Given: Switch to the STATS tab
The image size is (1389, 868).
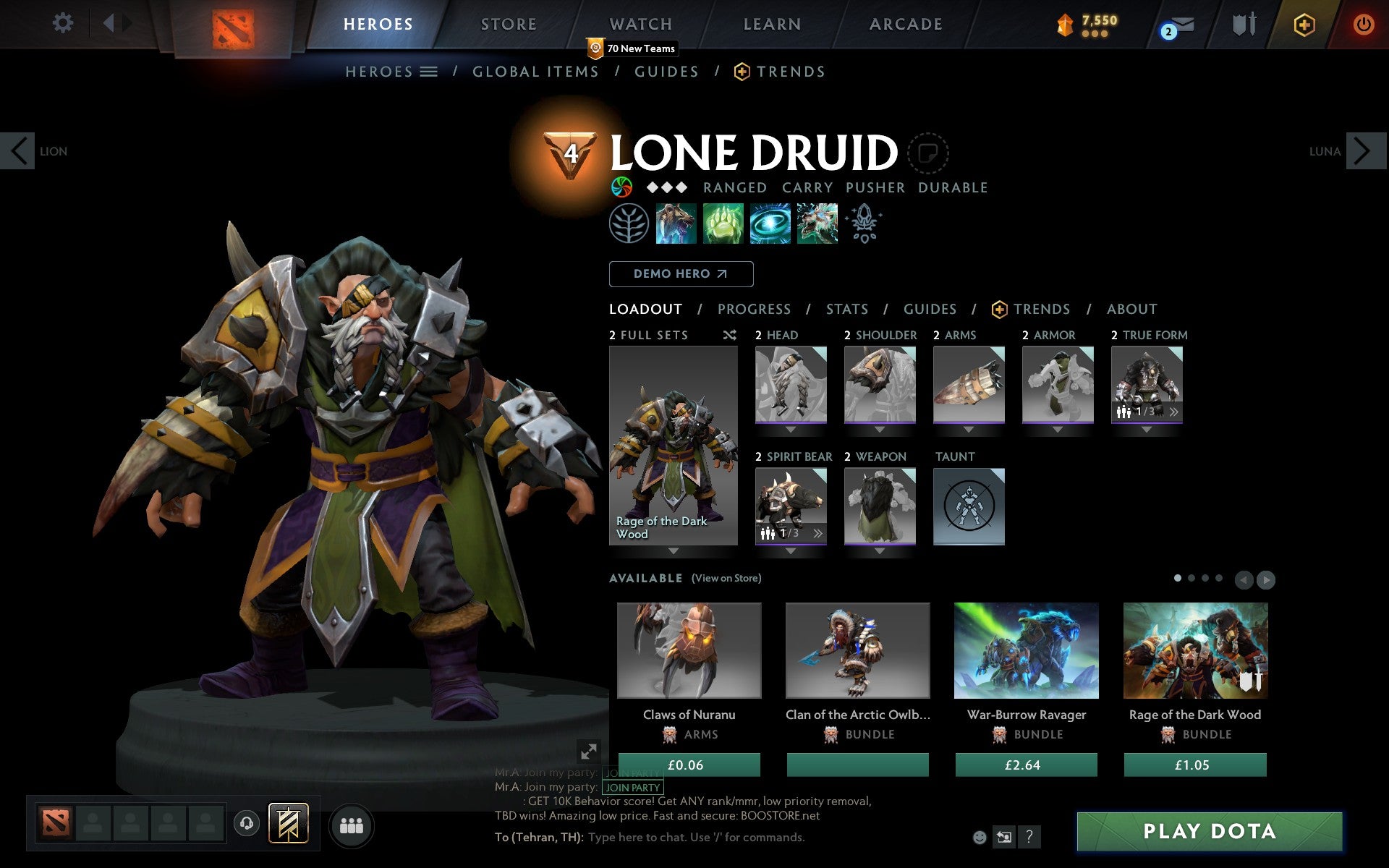Looking at the screenshot, I should (846, 309).
